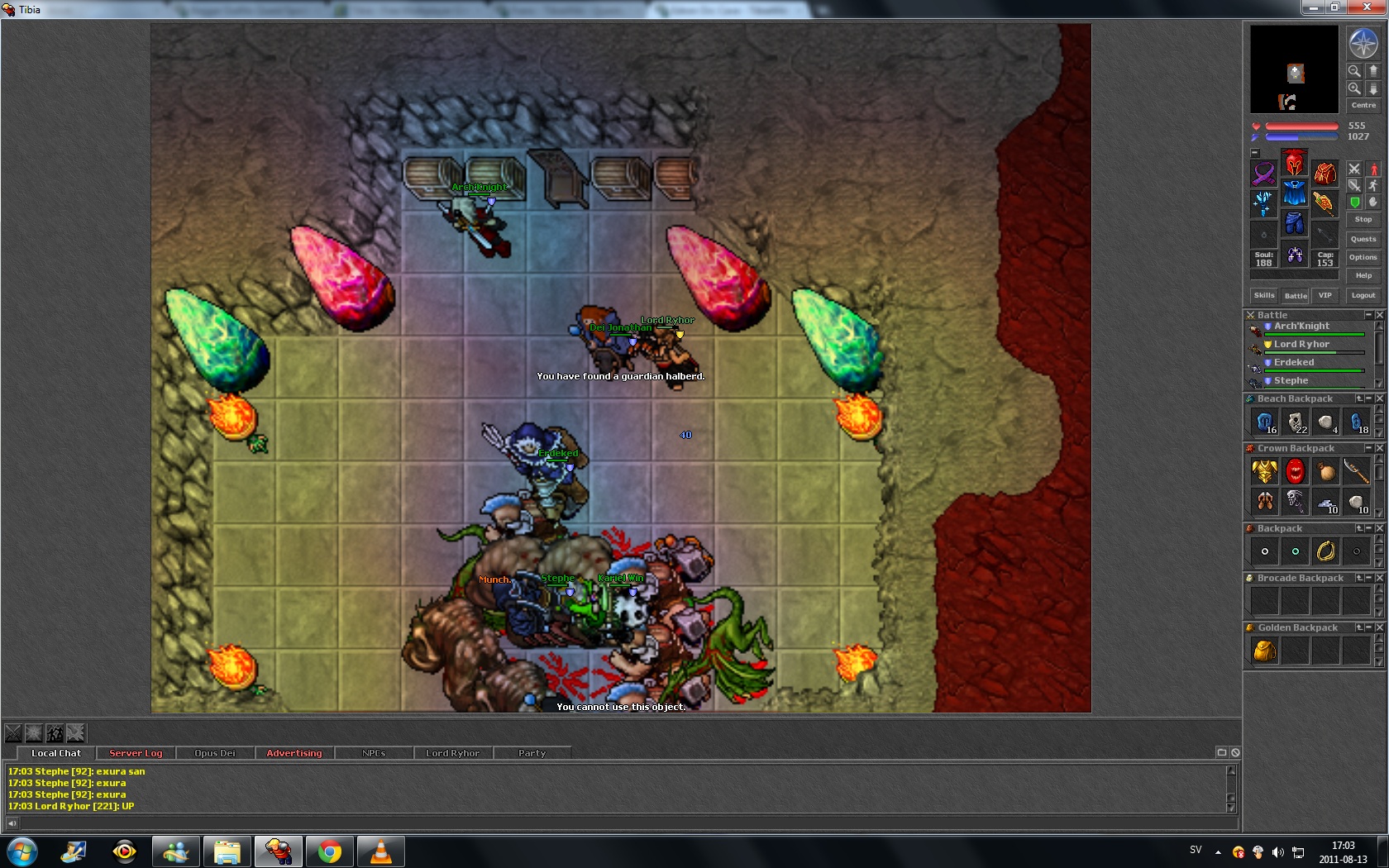Select Arch'Knight in the Battle list
This screenshot has width=1389, height=868.
(1301, 326)
